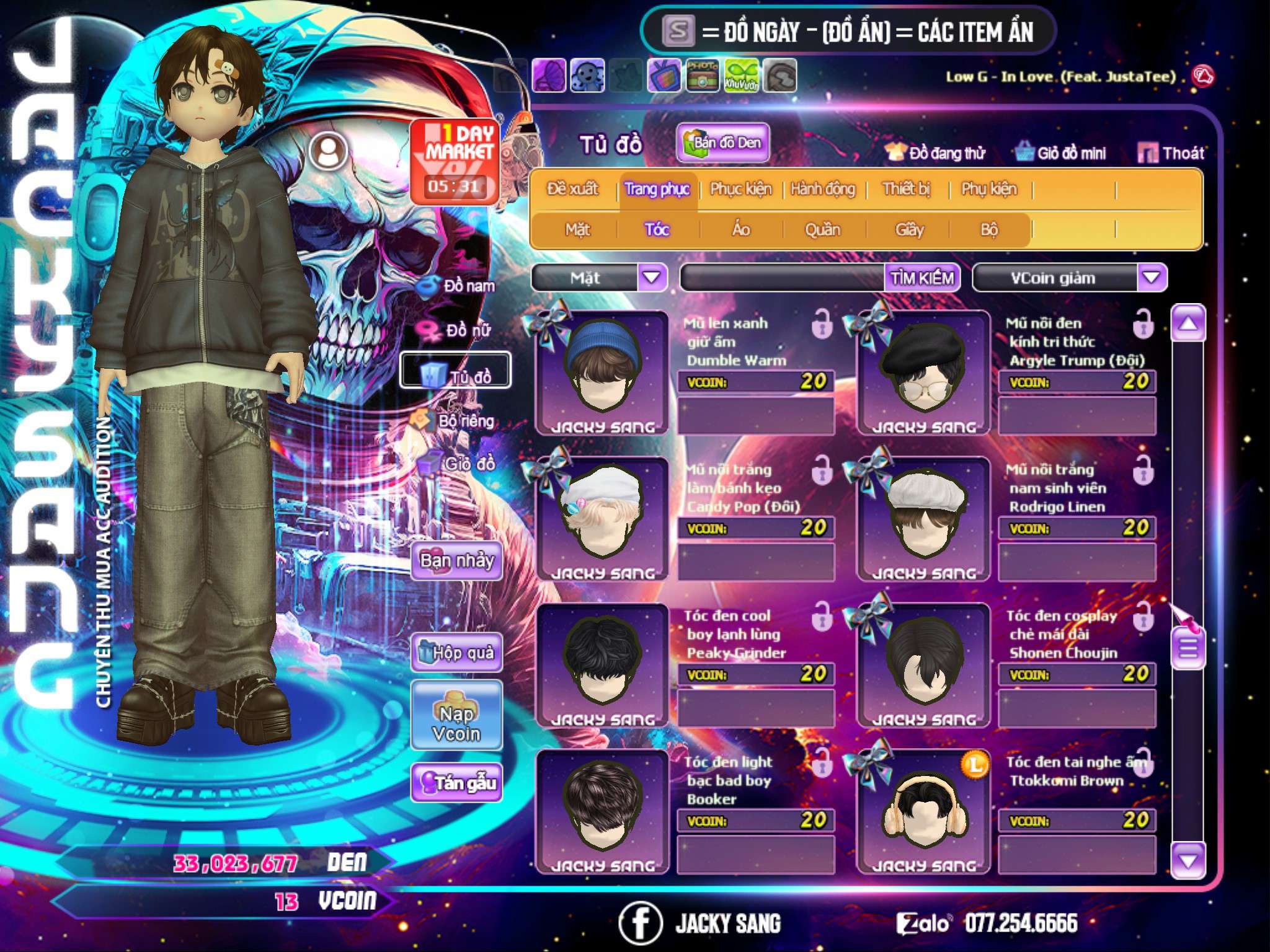Image resolution: width=1270 pixels, height=952 pixels.
Task: Open the Giỏ đồ mini cart
Action: (1060, 153)
